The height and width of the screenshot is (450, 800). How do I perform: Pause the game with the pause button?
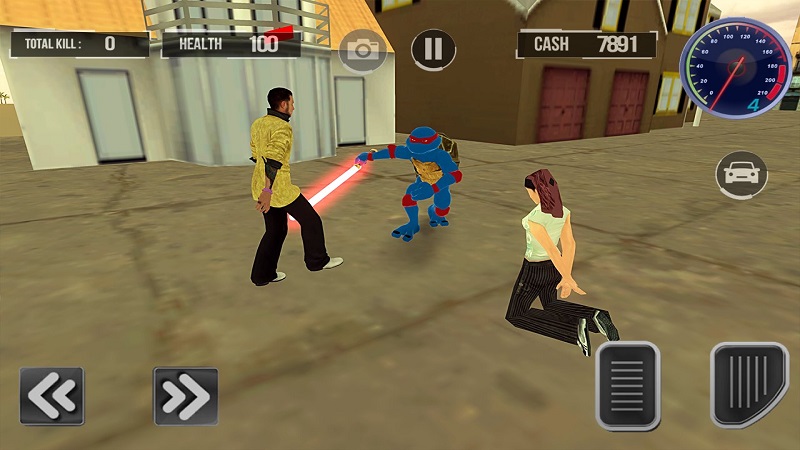[433, 48]
